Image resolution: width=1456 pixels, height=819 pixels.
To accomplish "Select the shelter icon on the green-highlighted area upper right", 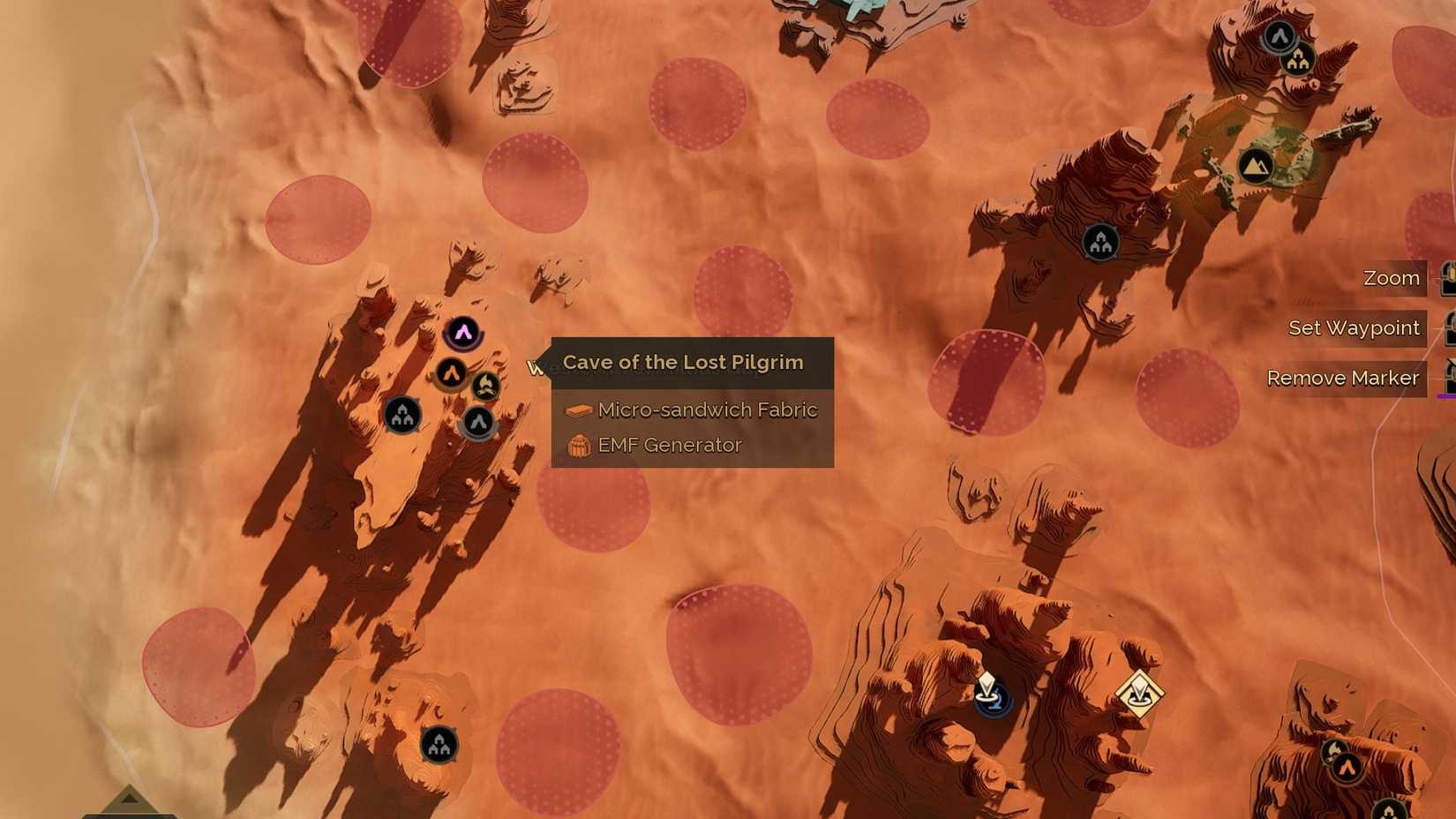I will point(1257,165).
